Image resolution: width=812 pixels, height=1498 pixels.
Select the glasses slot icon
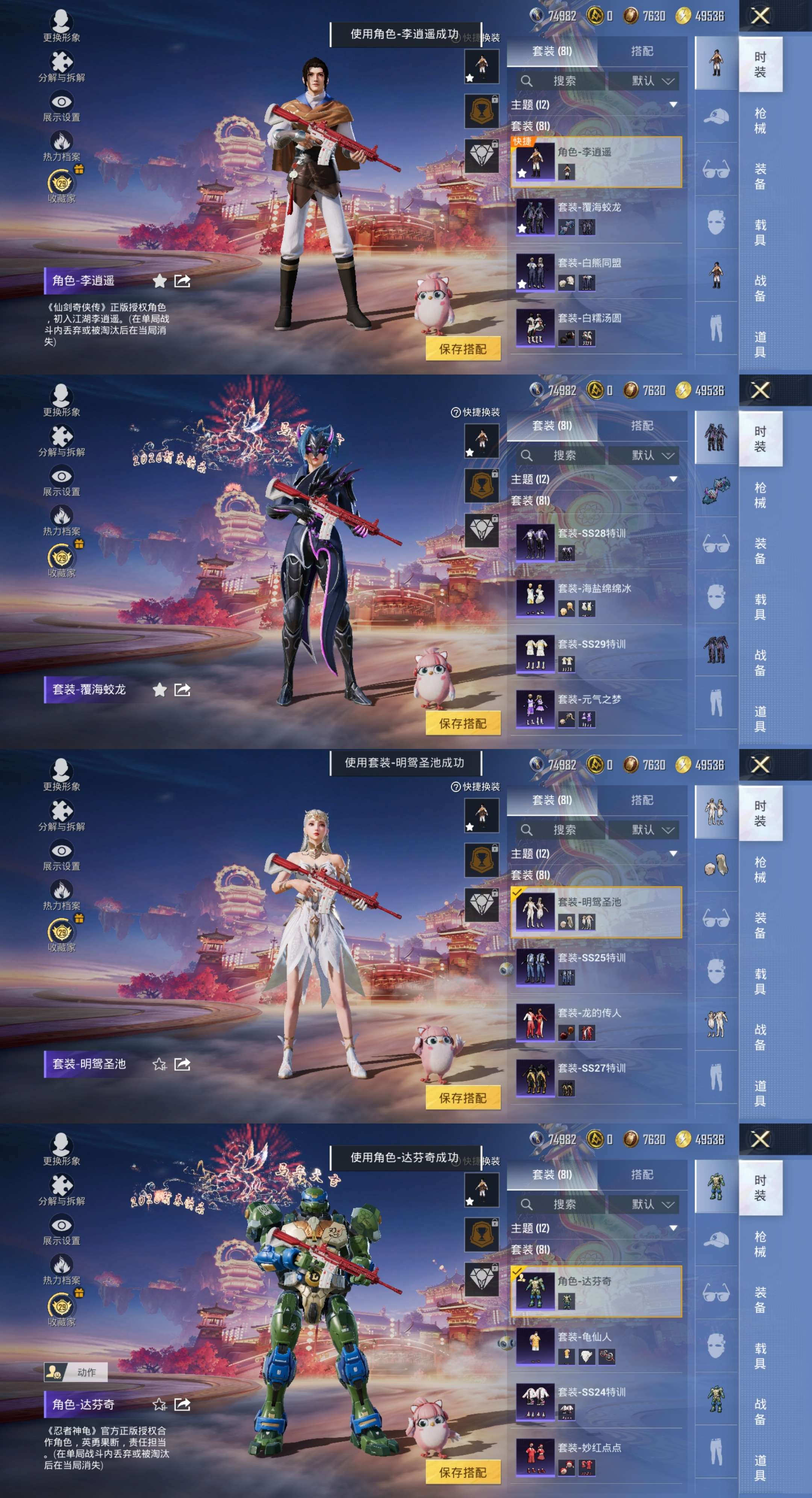coord(716,169)
